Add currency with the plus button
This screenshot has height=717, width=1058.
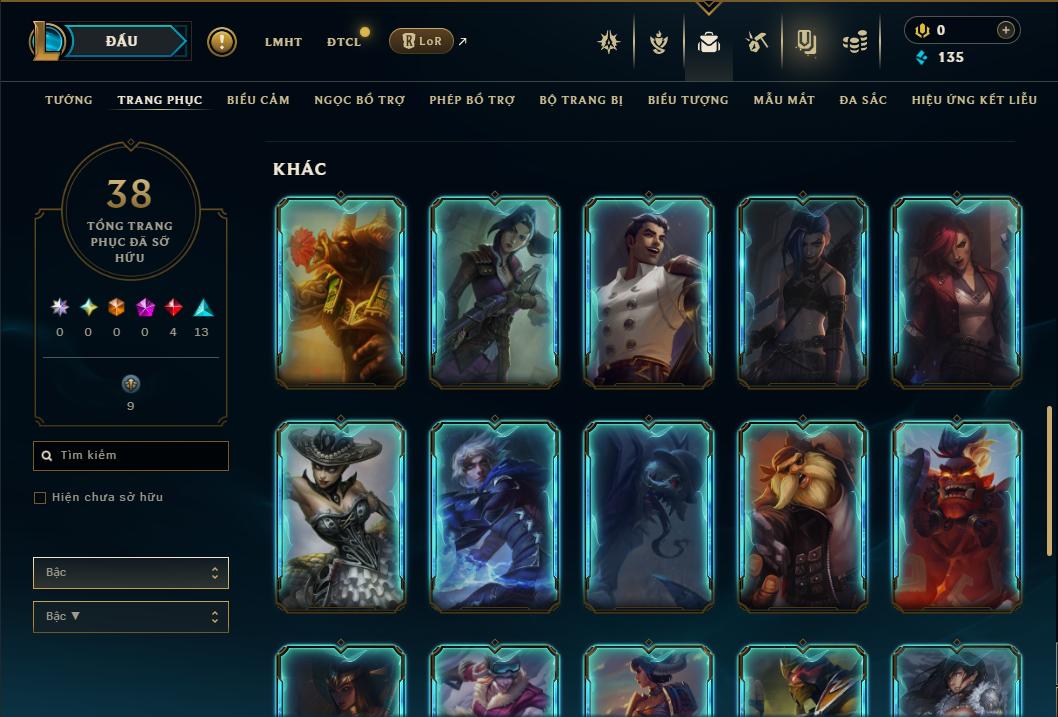1006,30
